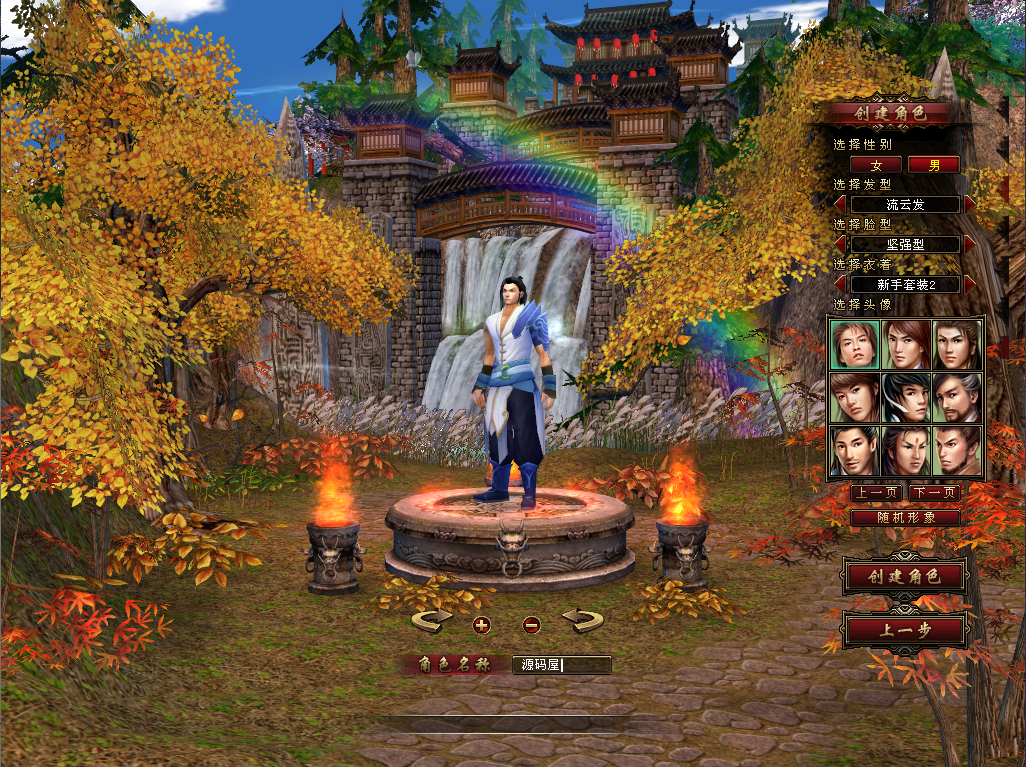Click the next hairstyle arrow beside 流云发
Image resolution: width=1026 pixels, height=767 pixels.
pos(969,204)
